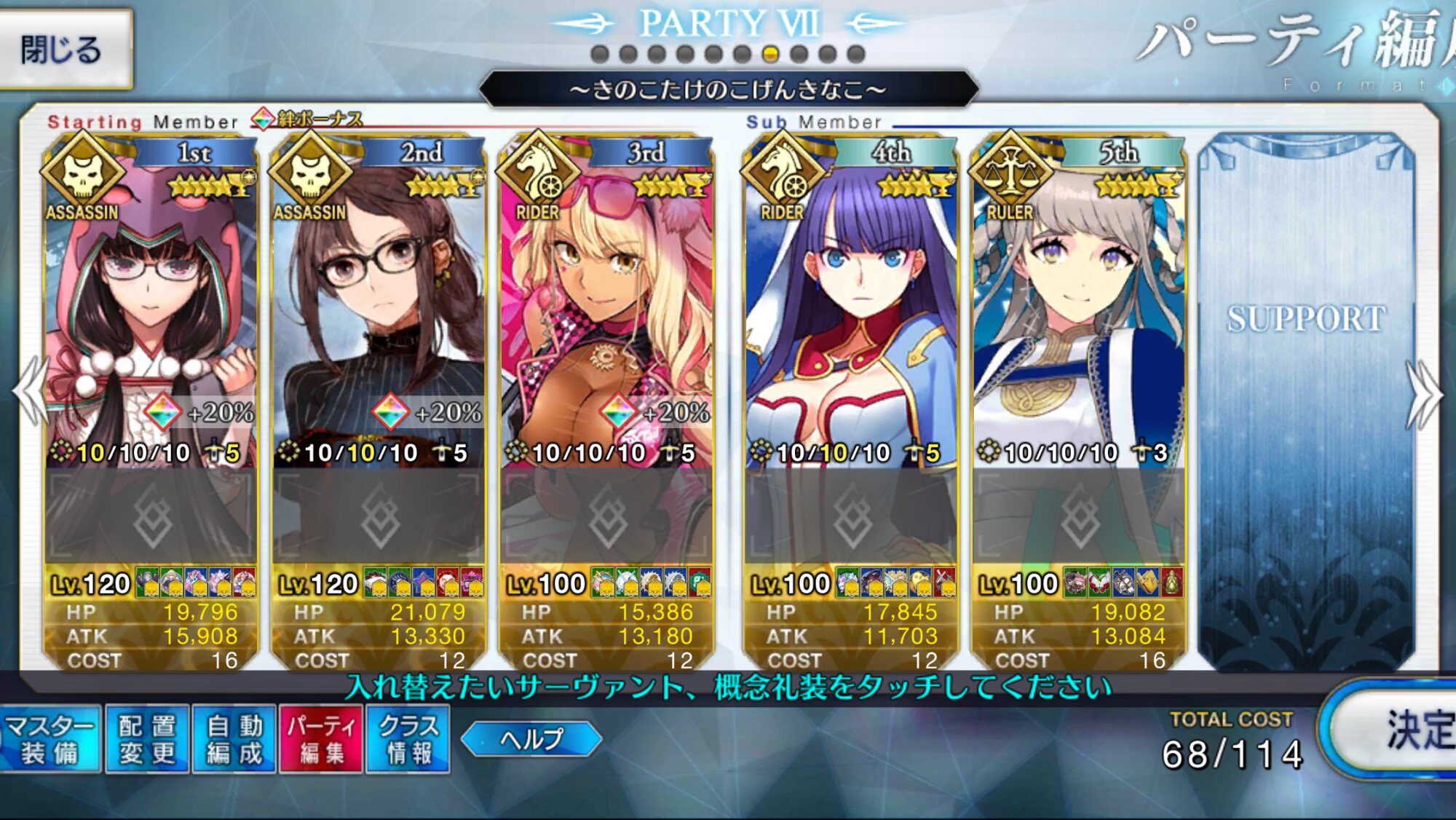1456x820 pixels.
Task: Tap the party name banner to rename
Action: point(728,90)
